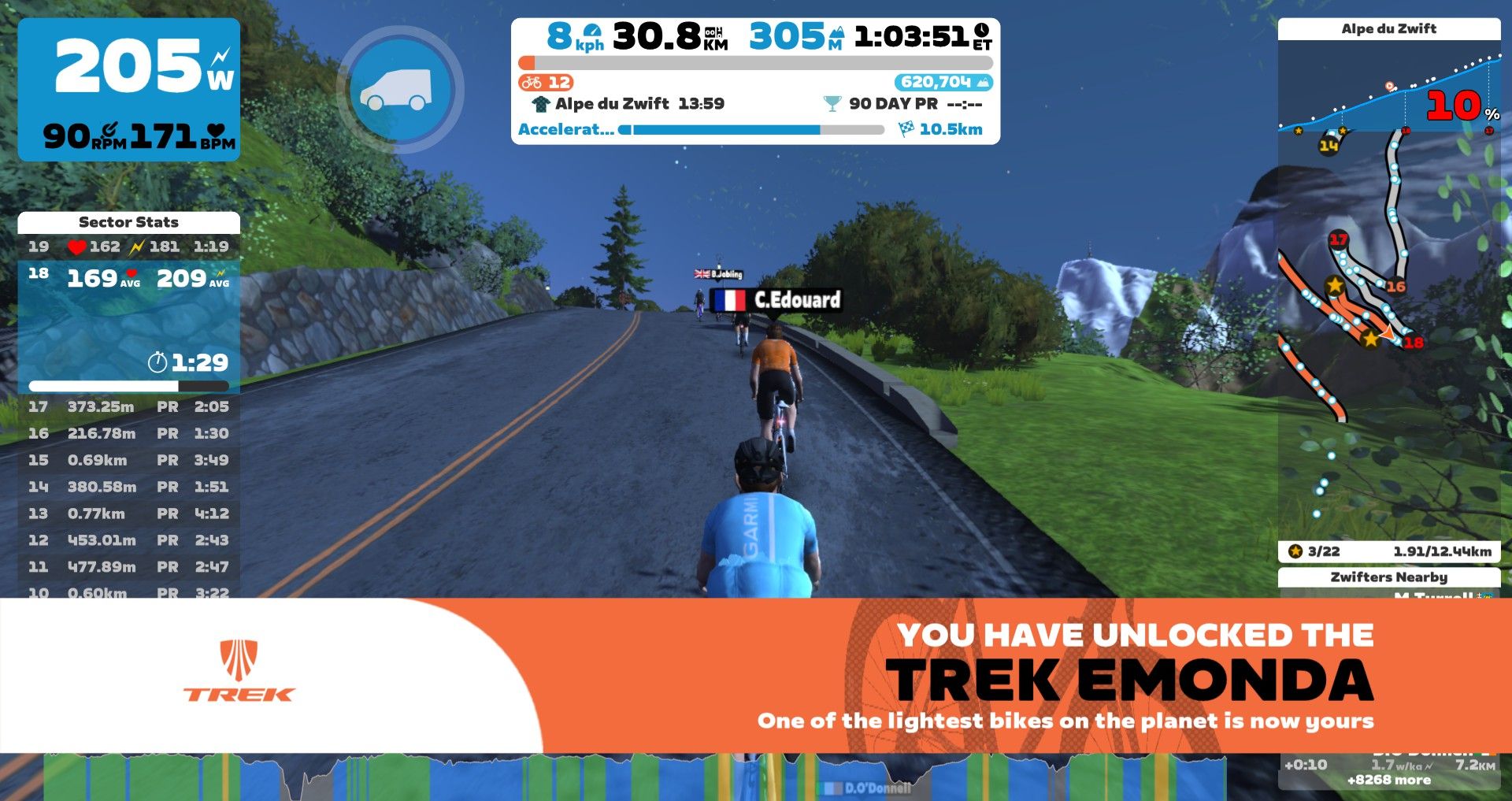This screenshot has width=1512, height=801.
Task: Expand the Zwifters Nearby panel
Action: [1388, 577]
